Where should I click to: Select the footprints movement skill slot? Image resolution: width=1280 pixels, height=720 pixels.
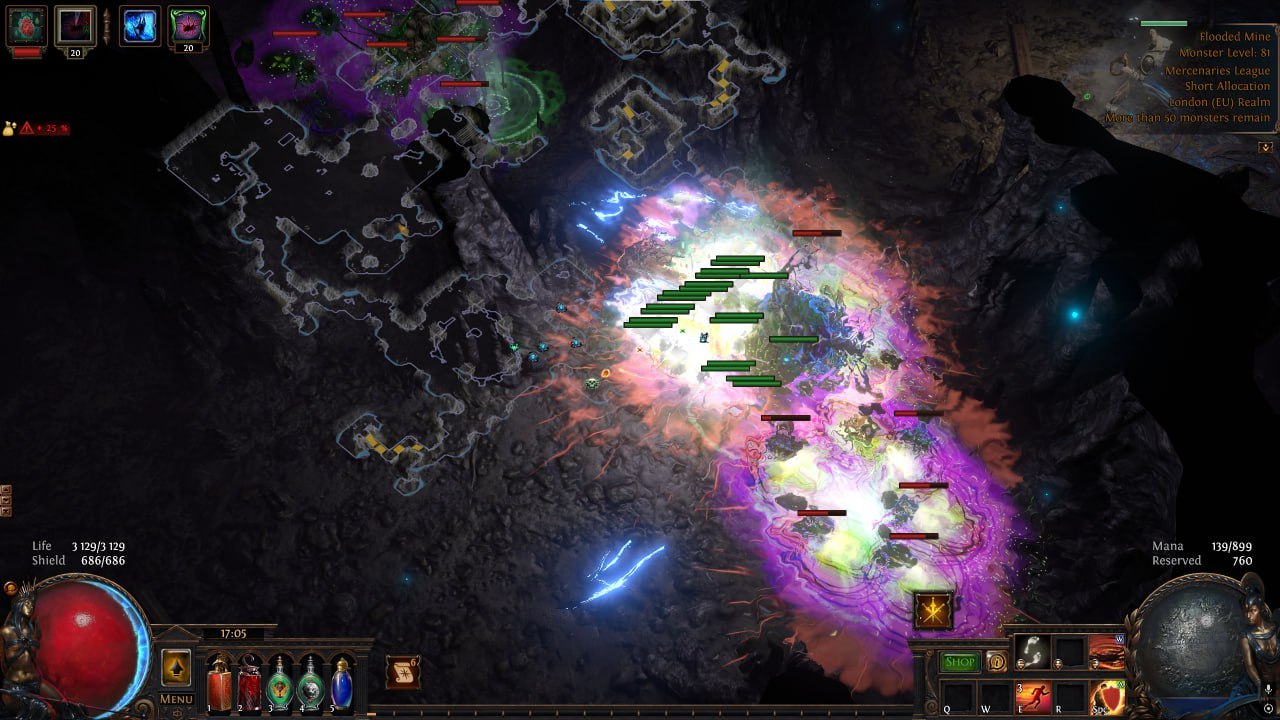tap(1032, 652)
